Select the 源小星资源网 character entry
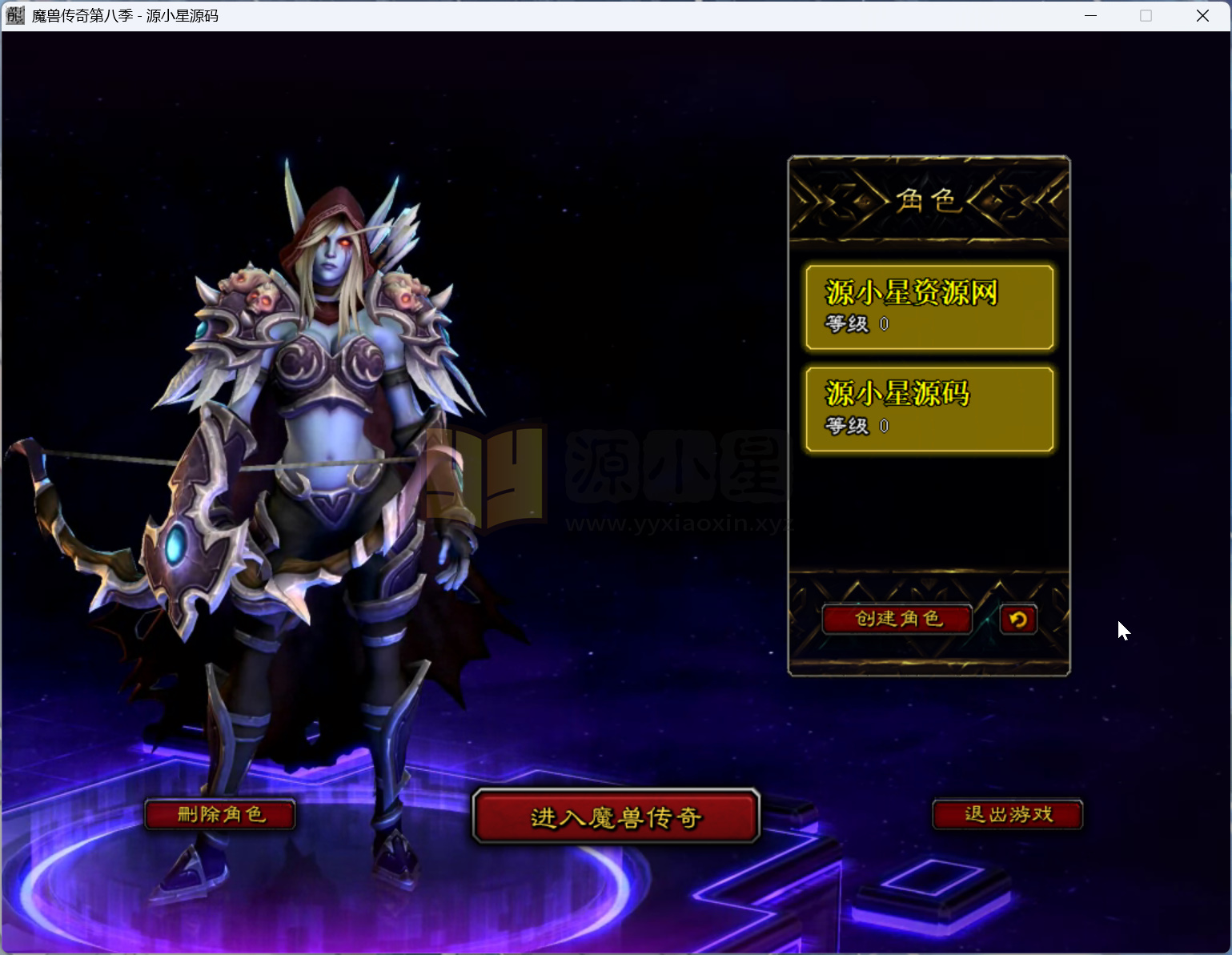The height and width of the screenshot is (955, 1232). pyautogui.click(x=929, y=307)
